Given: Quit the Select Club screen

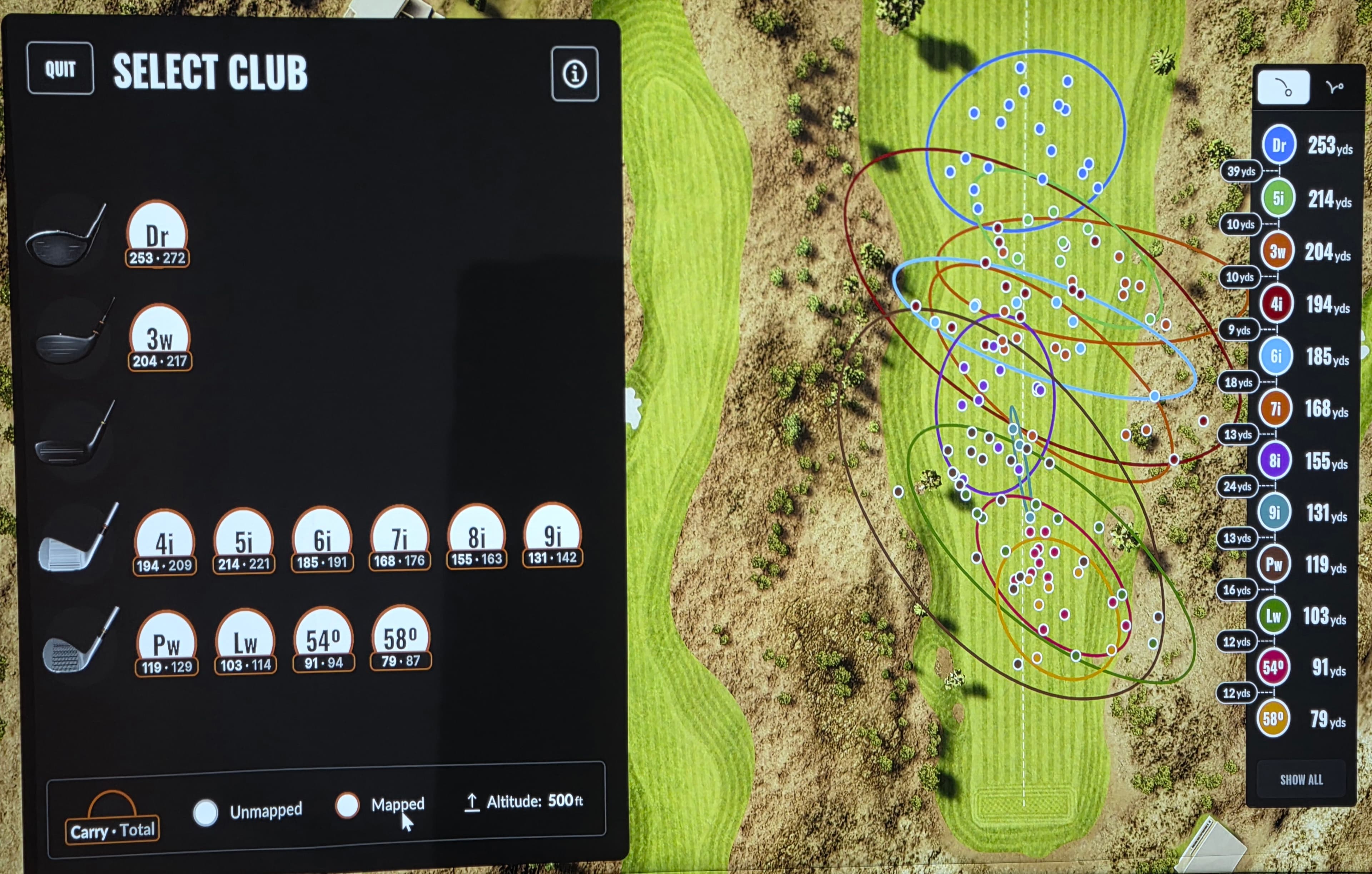Looking at the screenshot, I should (60, 68).
